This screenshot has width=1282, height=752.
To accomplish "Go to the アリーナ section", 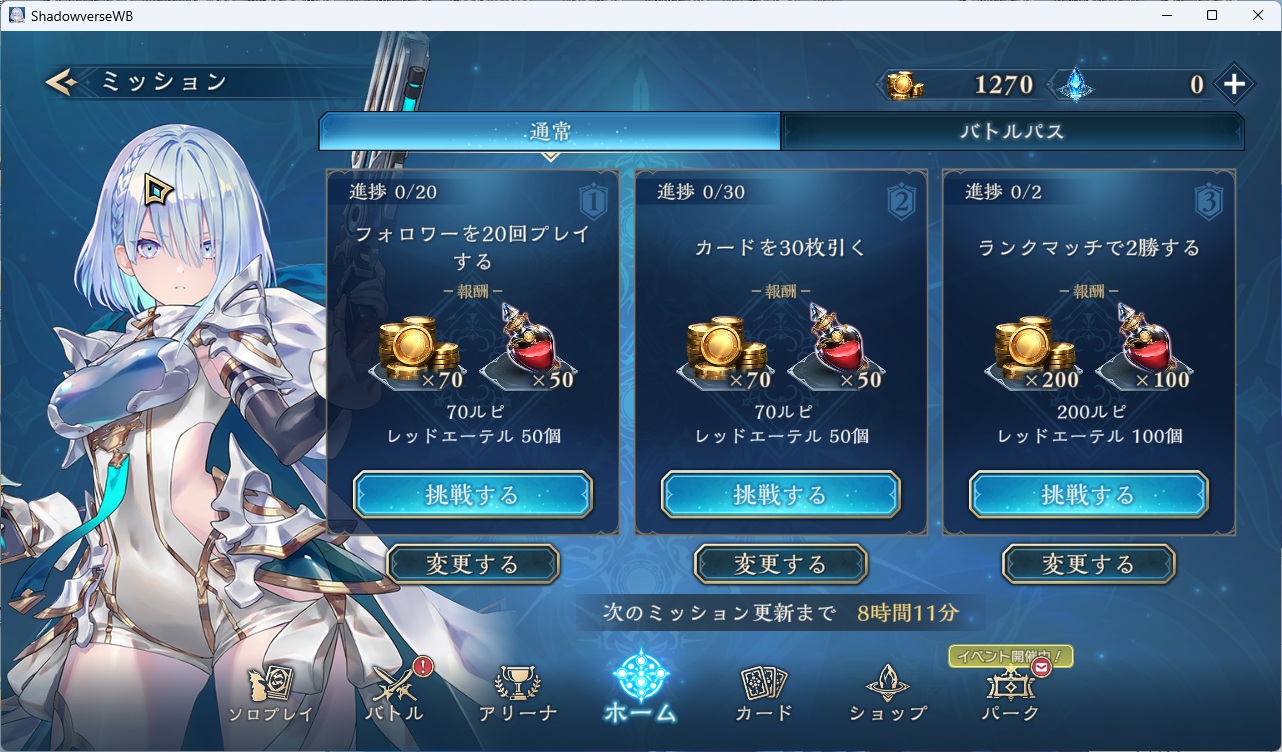I will tap(517, 694).
